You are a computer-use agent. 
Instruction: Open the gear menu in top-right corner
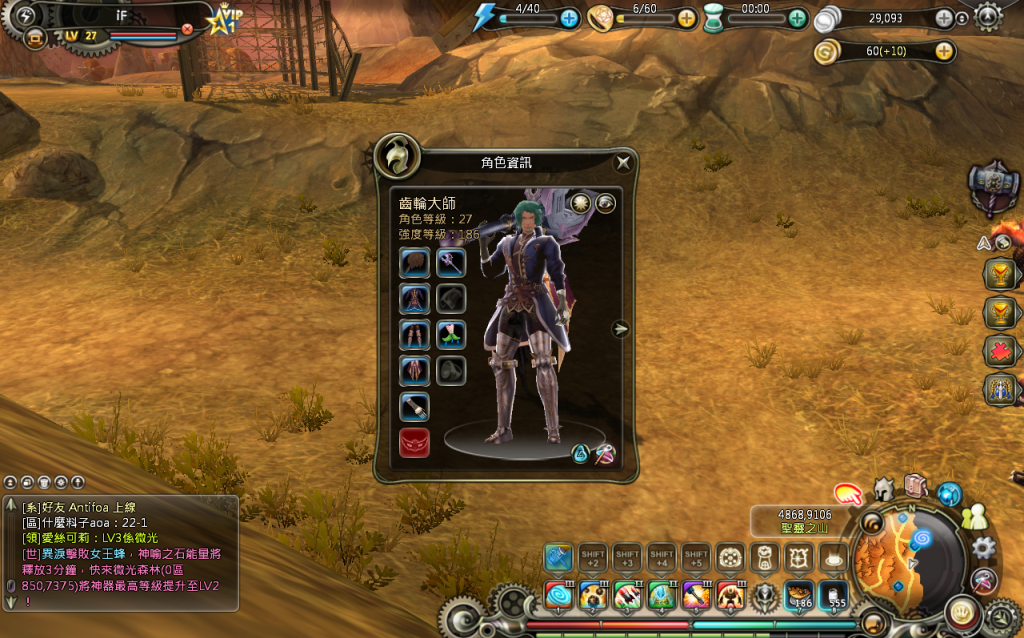tap(988, 16)
